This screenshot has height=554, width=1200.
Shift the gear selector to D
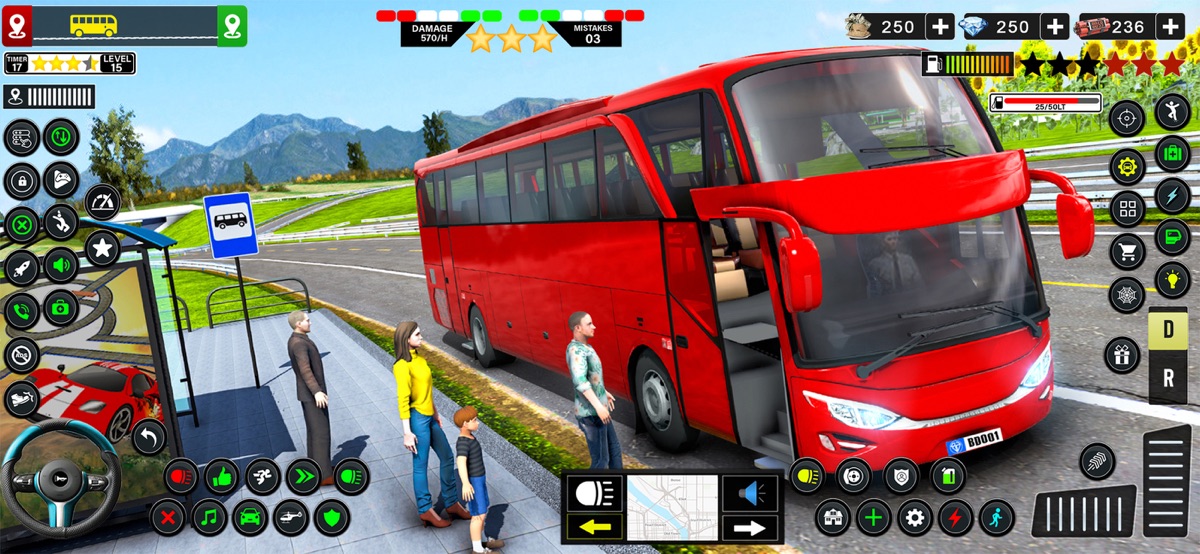coord(1167,330)
